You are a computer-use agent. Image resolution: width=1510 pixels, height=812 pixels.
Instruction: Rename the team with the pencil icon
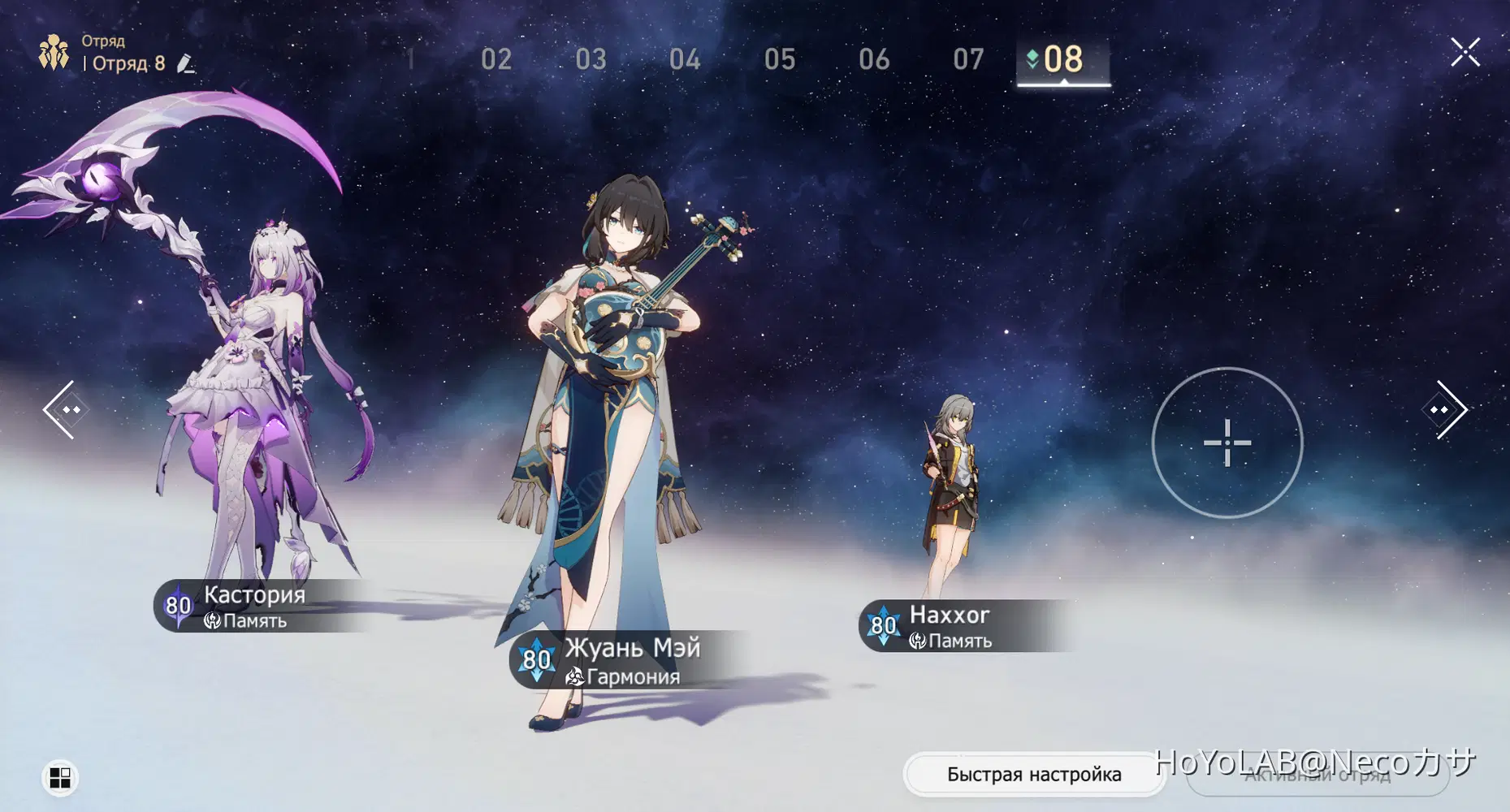tap(186, 63)
